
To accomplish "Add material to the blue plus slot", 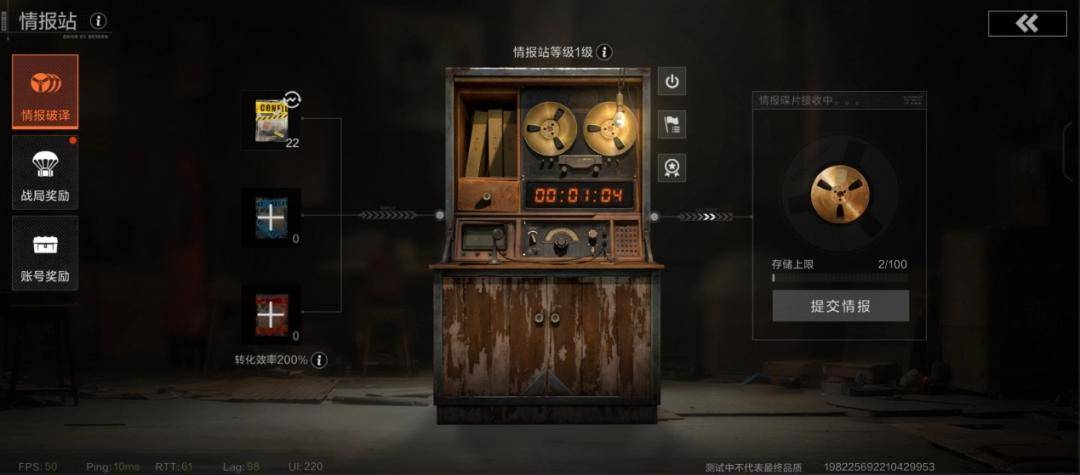I will pyautogui.click(x=270, y=217).
